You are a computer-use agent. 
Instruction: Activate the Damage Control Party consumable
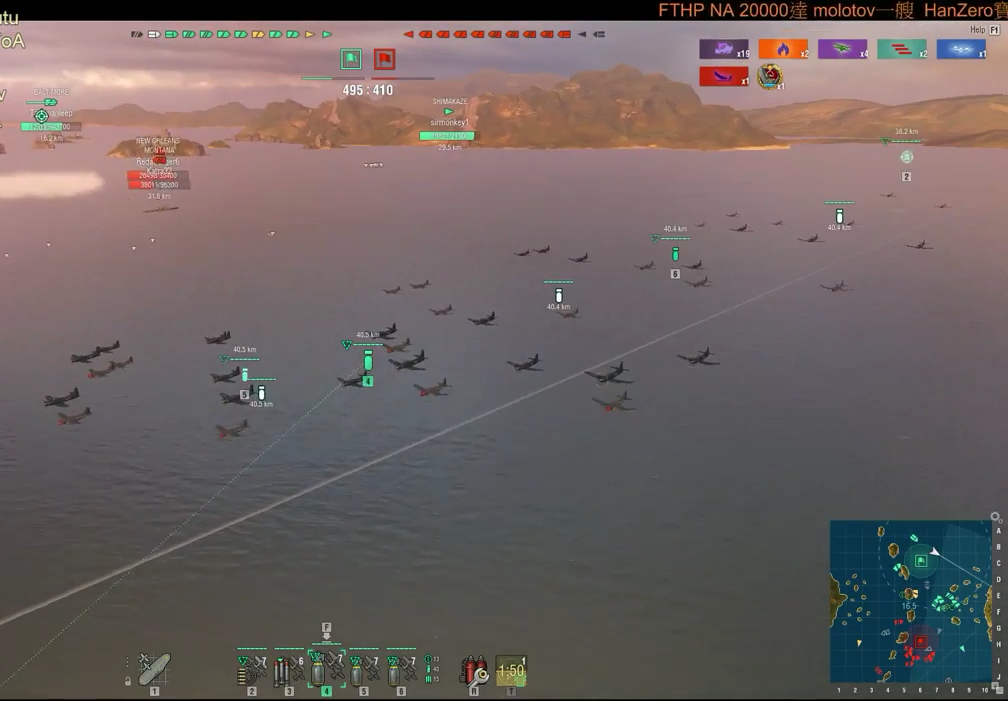(474, 669)
